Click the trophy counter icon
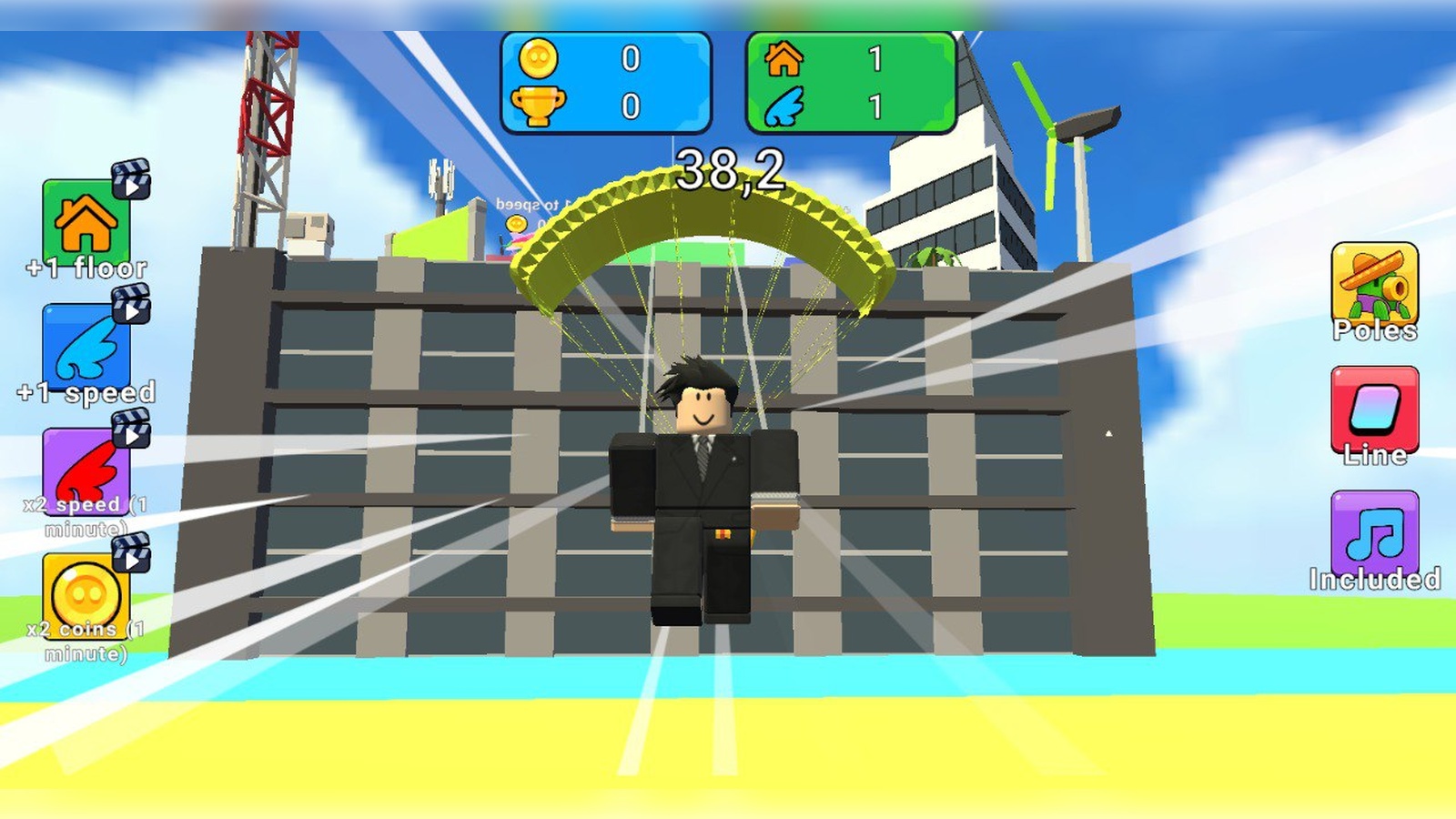1456x819 pixels. click(539, 104)
